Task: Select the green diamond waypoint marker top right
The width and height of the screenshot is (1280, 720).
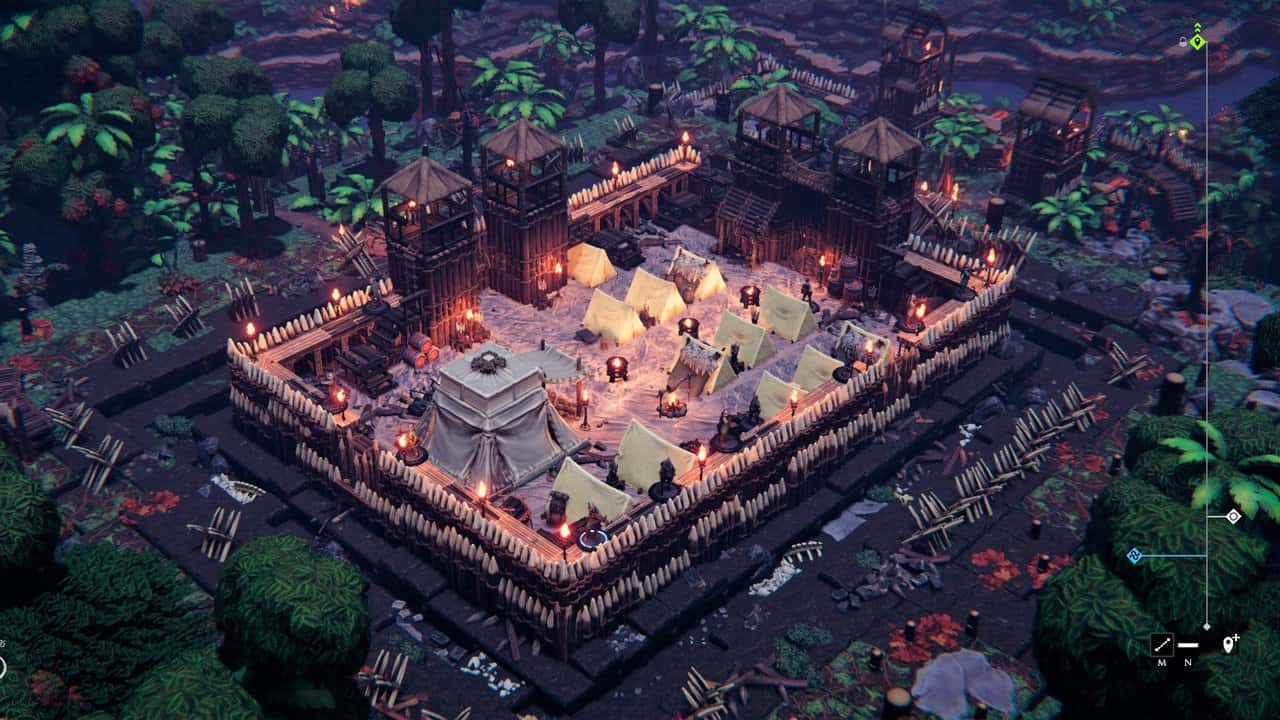Action: 1197,41
